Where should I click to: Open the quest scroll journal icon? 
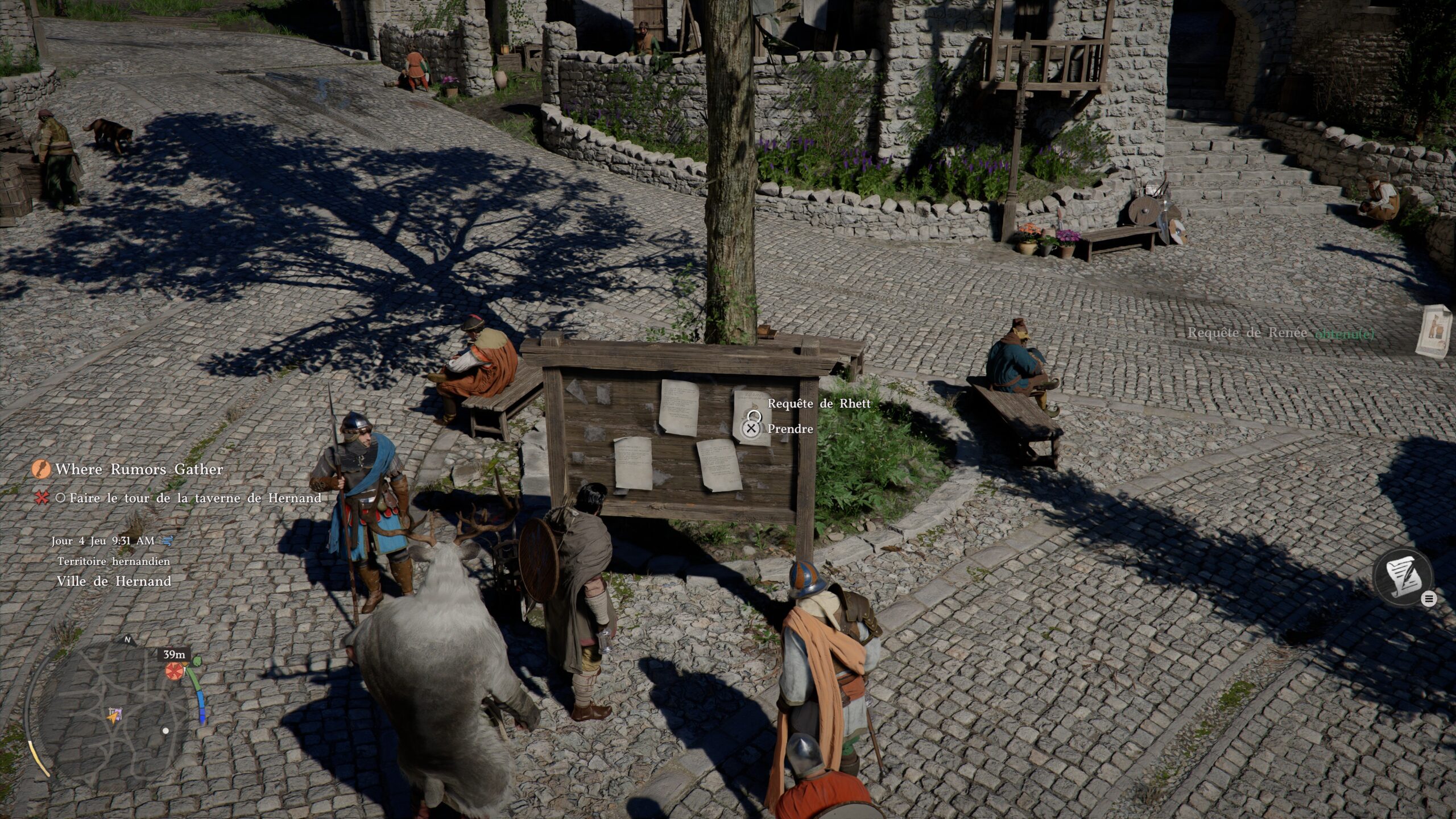coord(1402,579)
